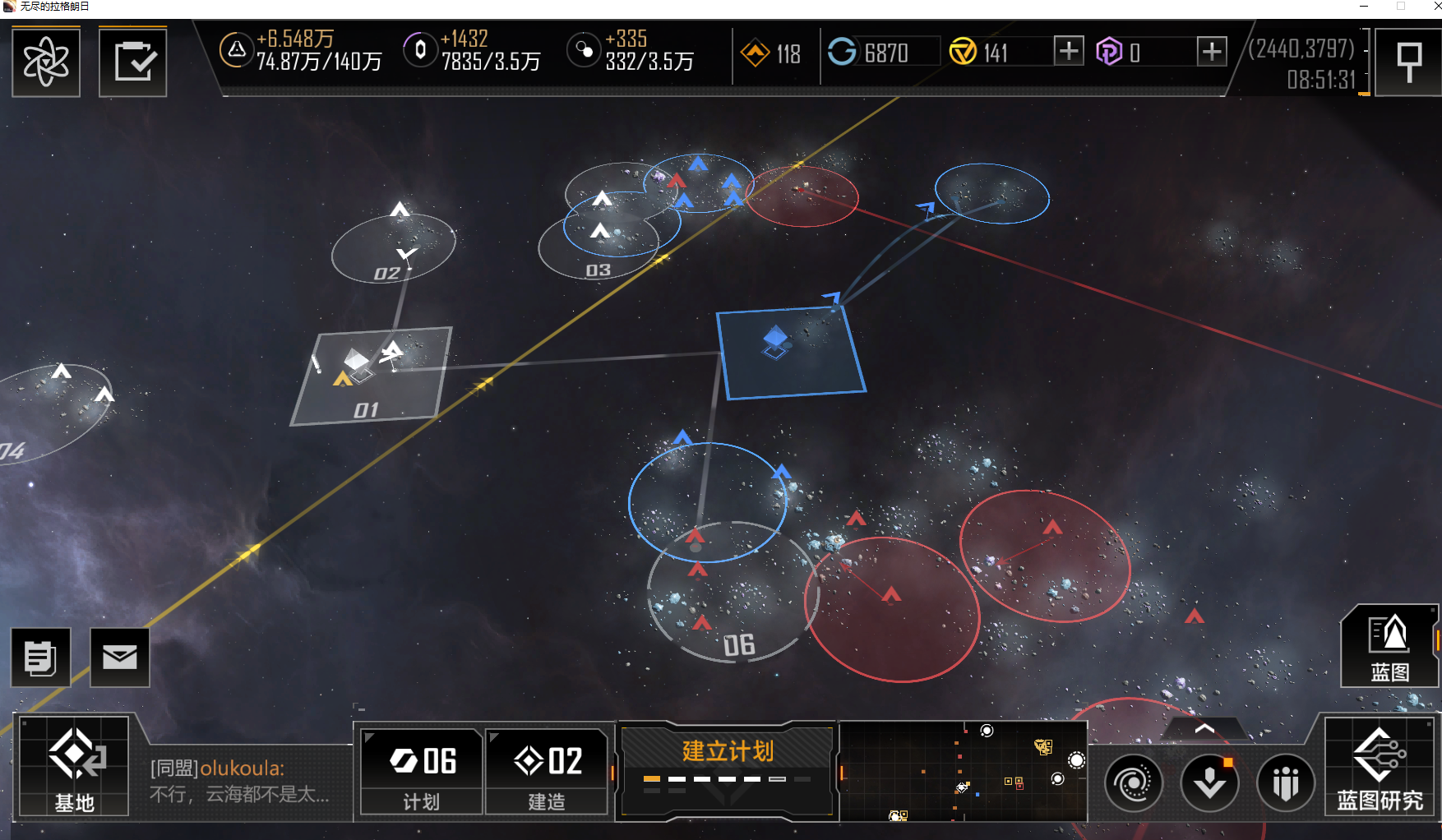Open the 建造 build panel
This screenshot has height=840, width=1442.
pyautogui.click(x=547, y=772)
